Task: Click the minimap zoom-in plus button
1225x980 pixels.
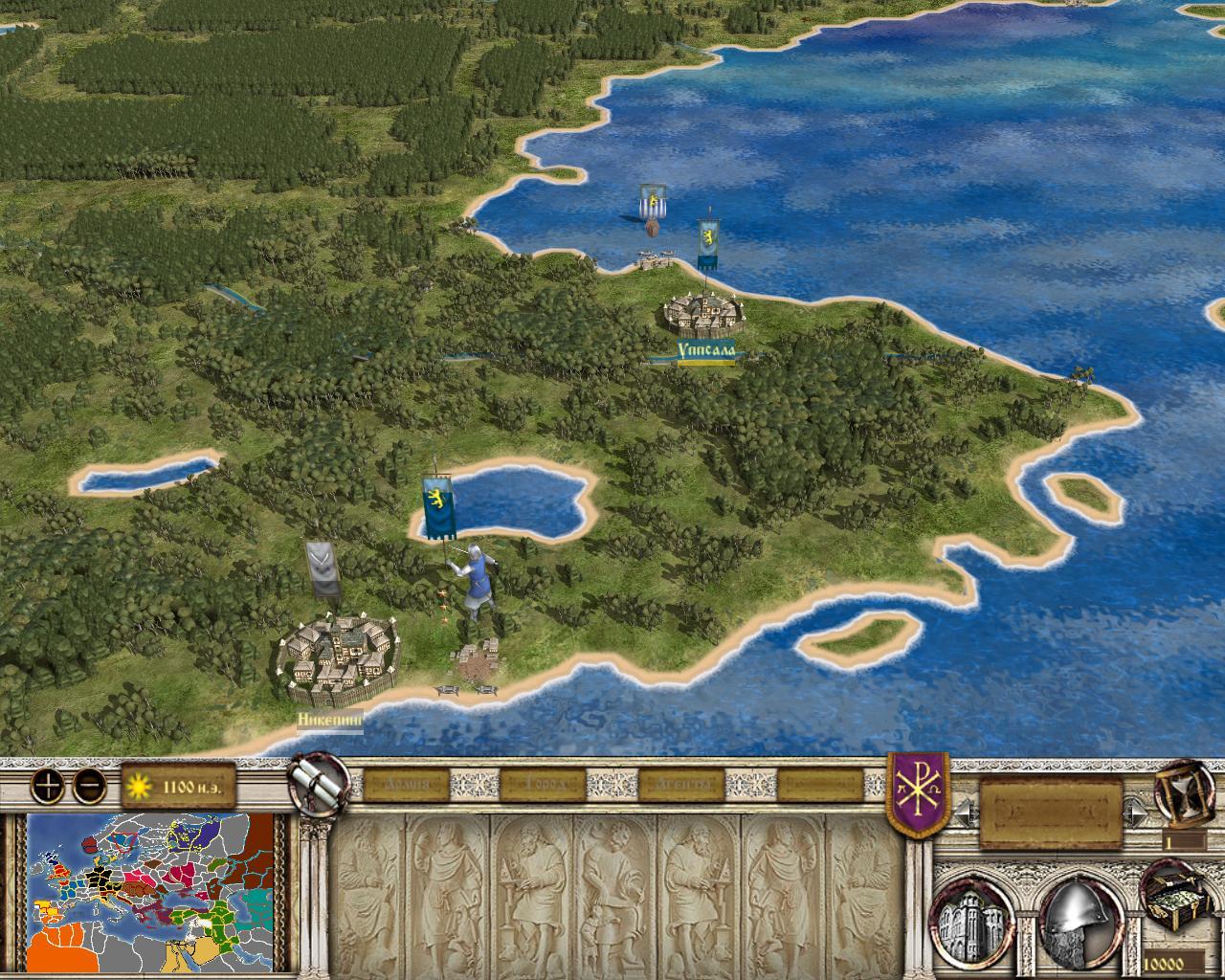Action: click(x=46, y=787)
